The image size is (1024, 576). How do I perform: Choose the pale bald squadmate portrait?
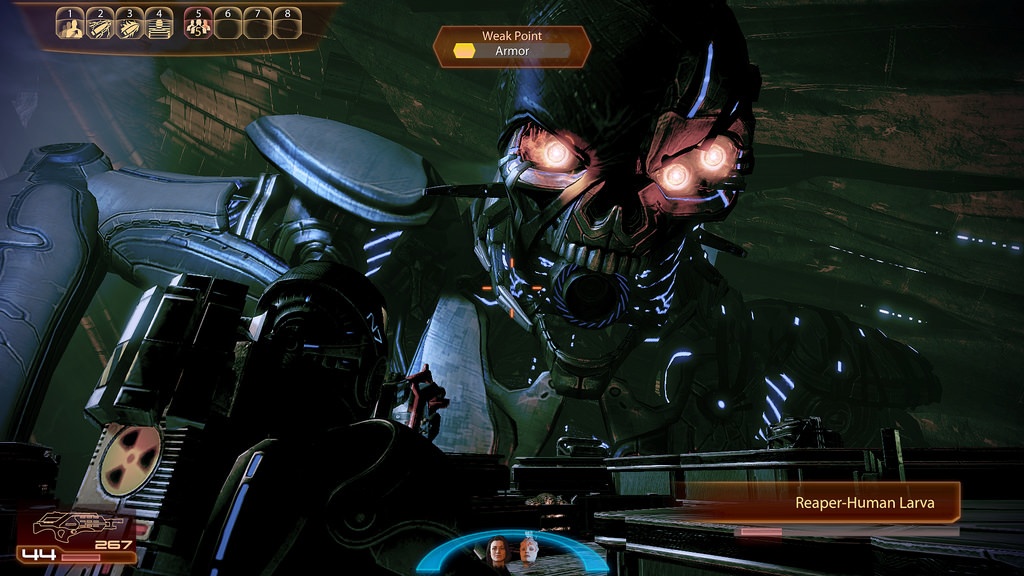click(526, 551)
